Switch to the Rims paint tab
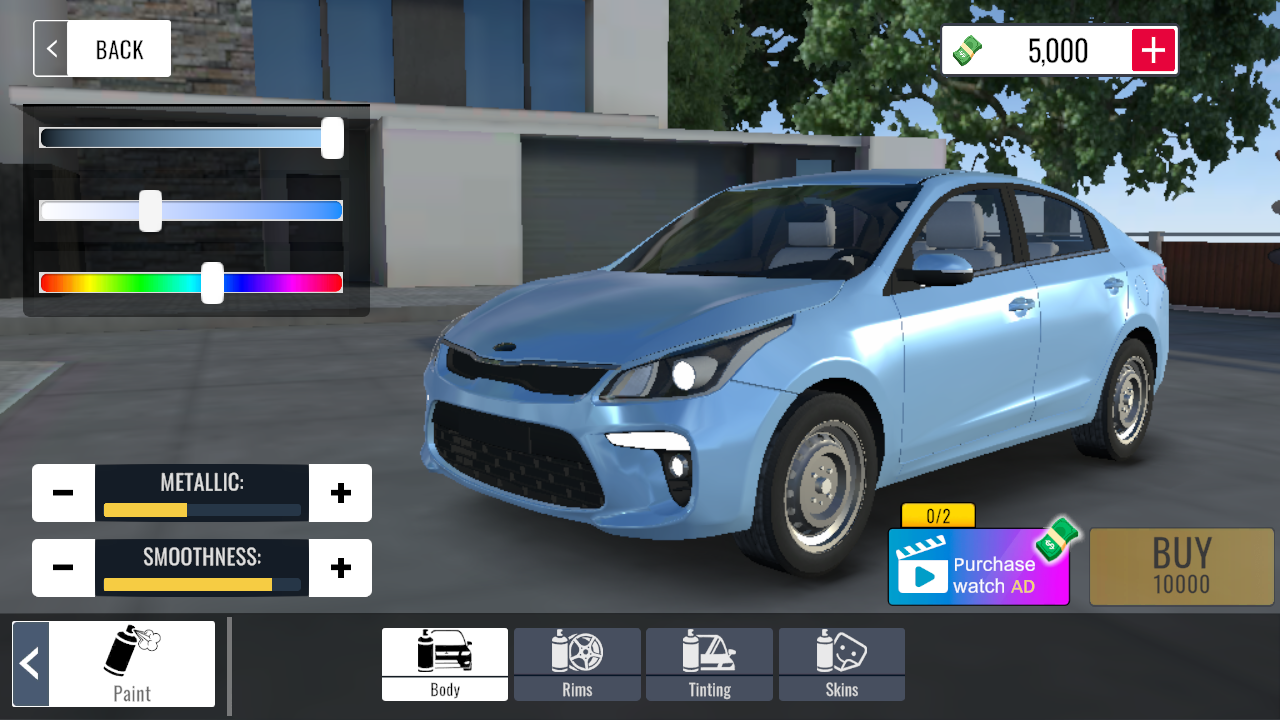Viewport: 1280px width, 720px height. pyautogui.click(x=577, y=664)
